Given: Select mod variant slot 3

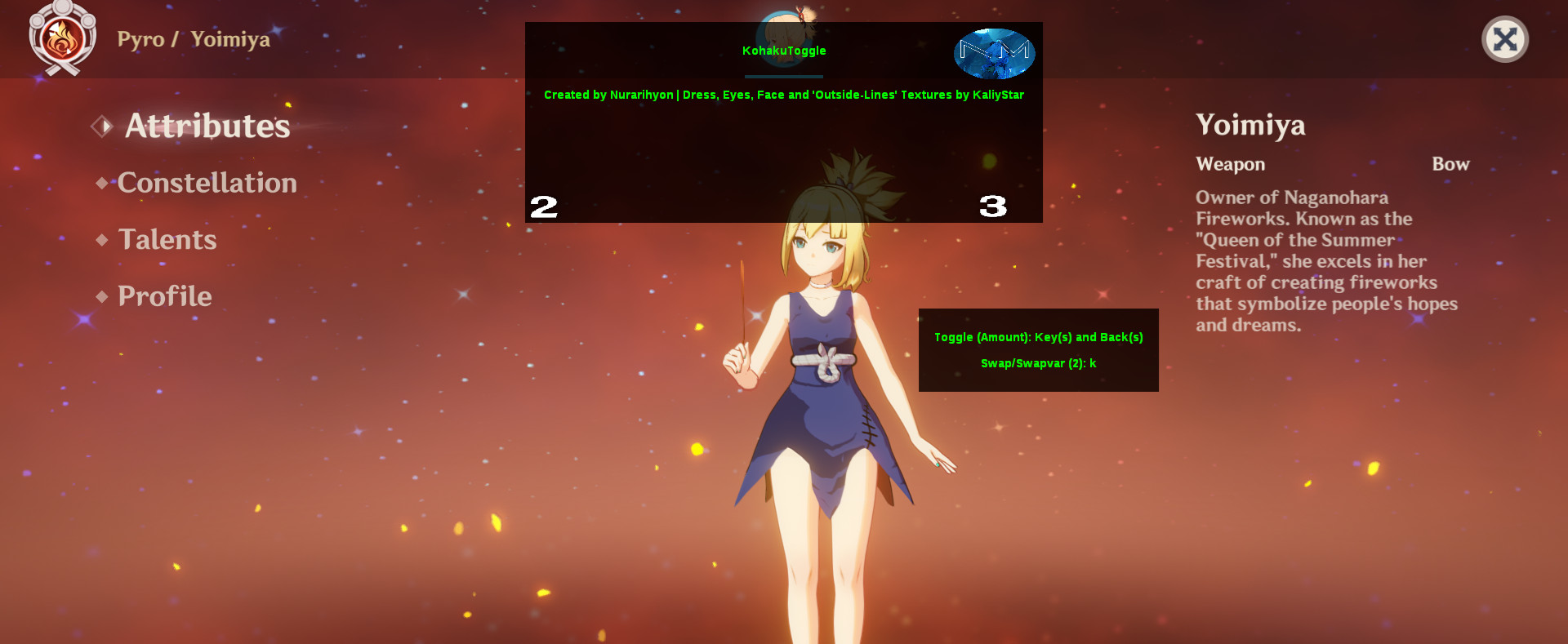Looking at the screenshot, I should 992,207.
